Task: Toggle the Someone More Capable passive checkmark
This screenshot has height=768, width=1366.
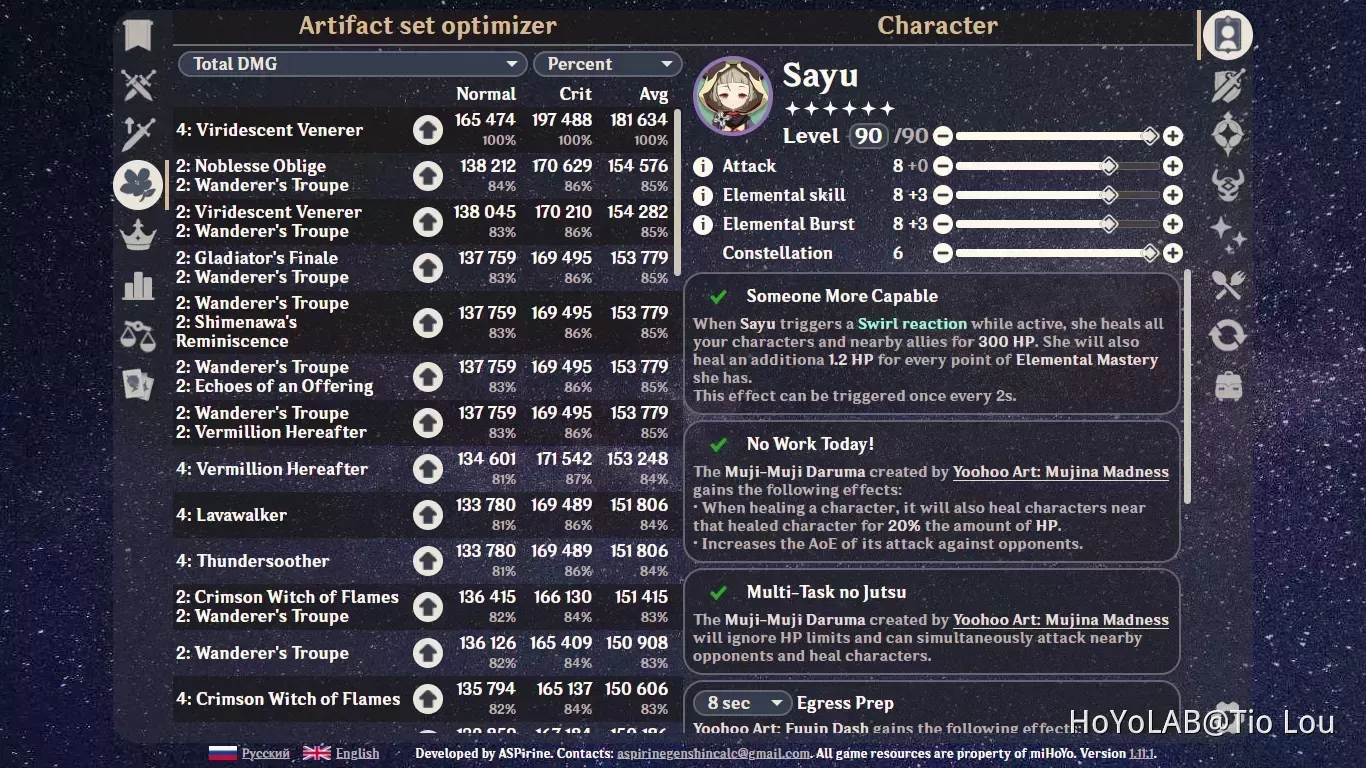Action: (x=717, y=296)
